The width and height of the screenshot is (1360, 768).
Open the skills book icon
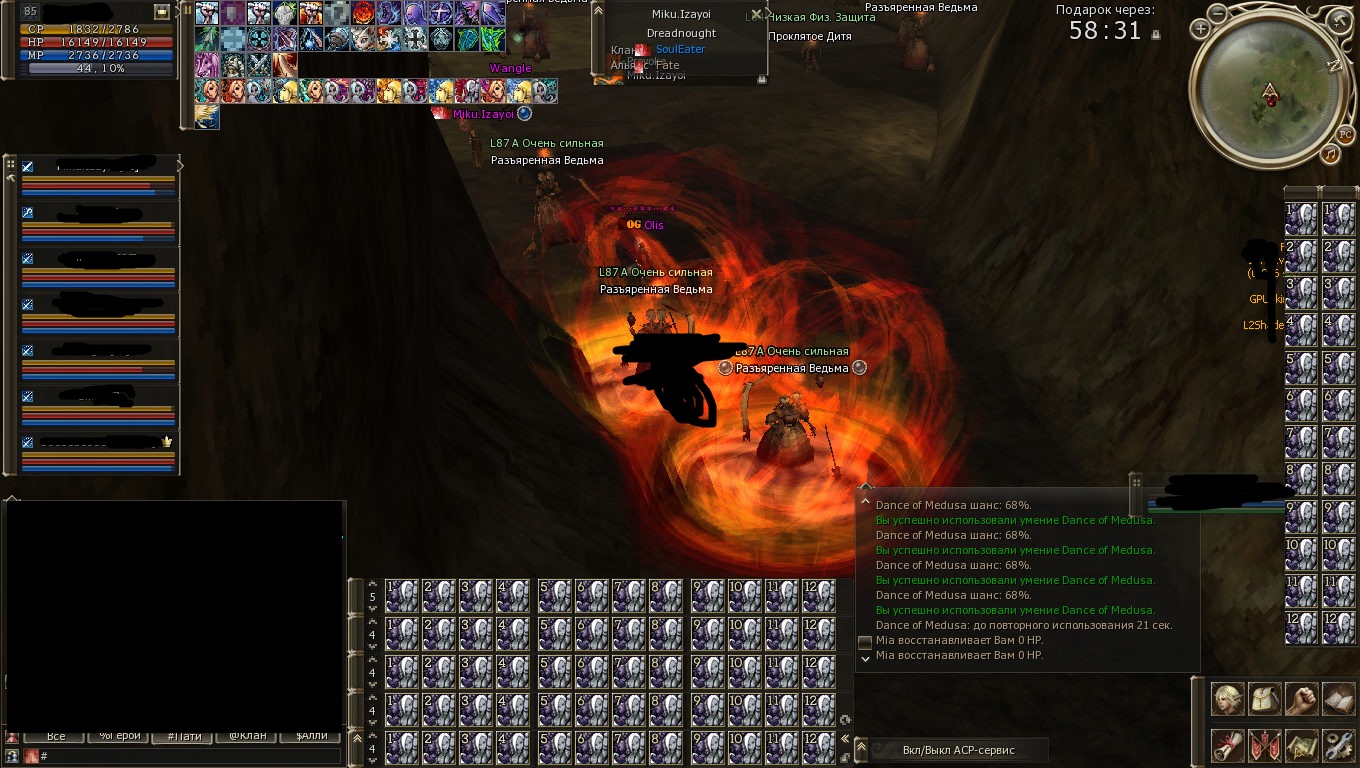[1338, 699]
